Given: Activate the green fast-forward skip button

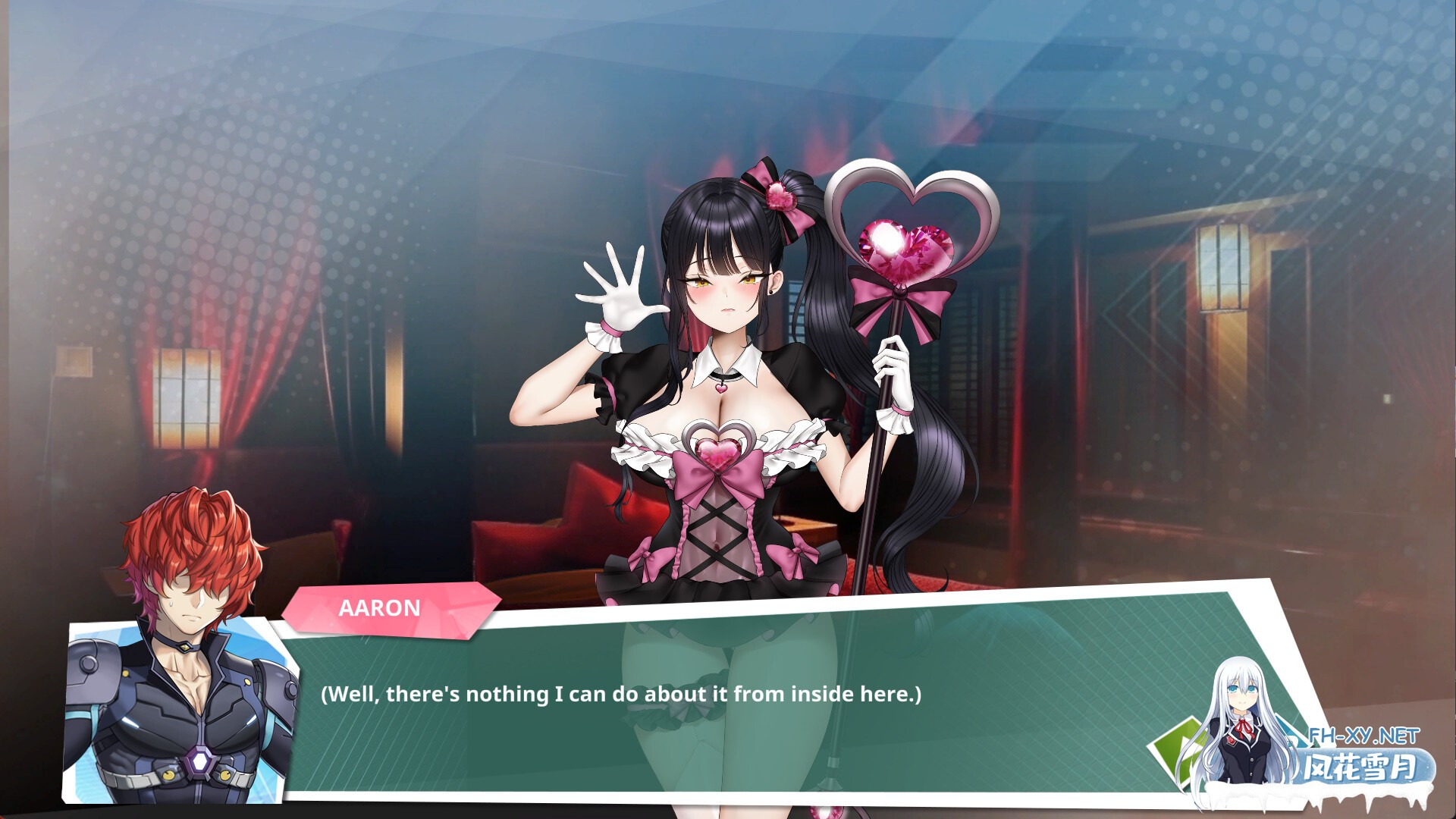Looking at the screenshot, I should pos(1172,749).
